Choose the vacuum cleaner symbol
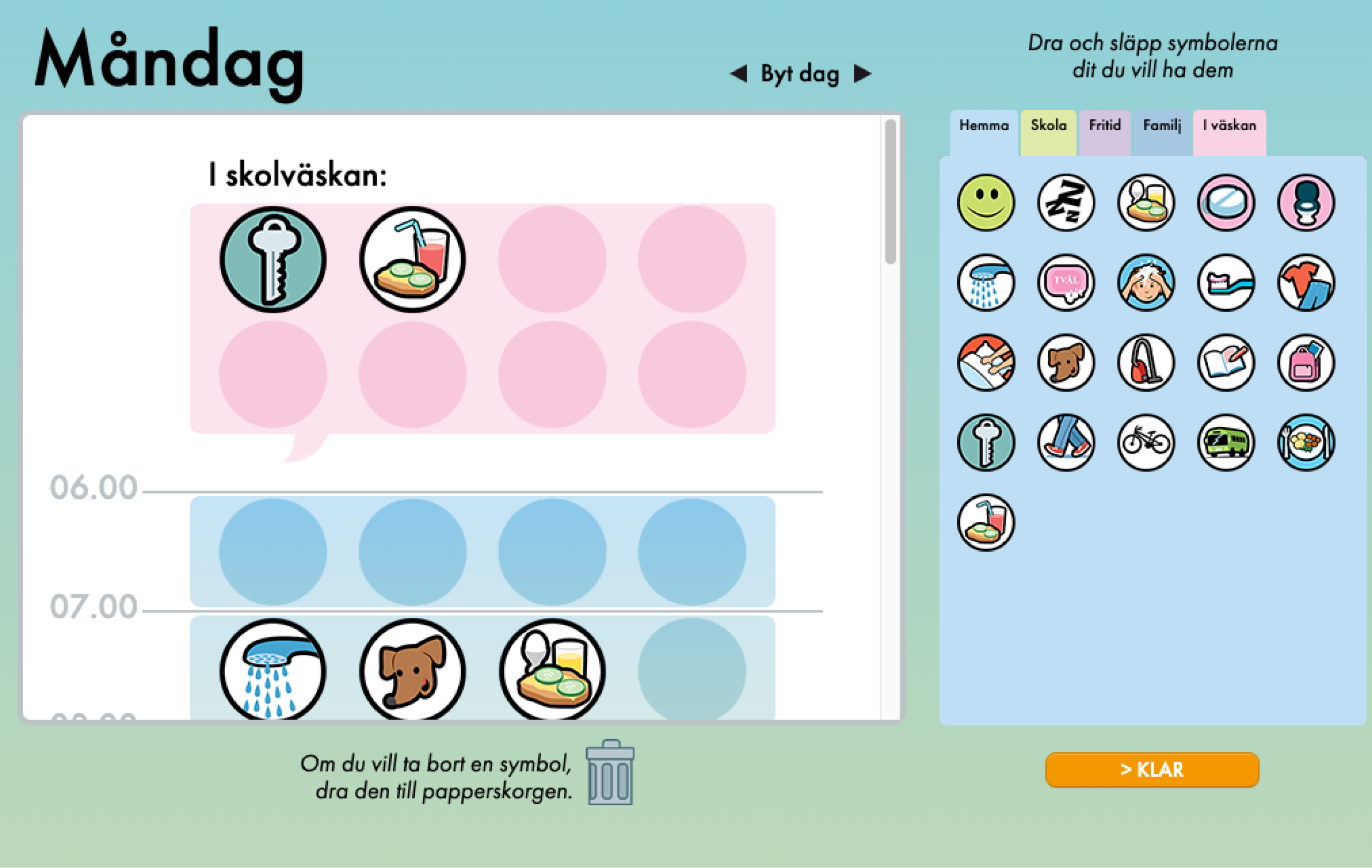The height and width of the screenshot is (868, 1372). pos(1146,363)
